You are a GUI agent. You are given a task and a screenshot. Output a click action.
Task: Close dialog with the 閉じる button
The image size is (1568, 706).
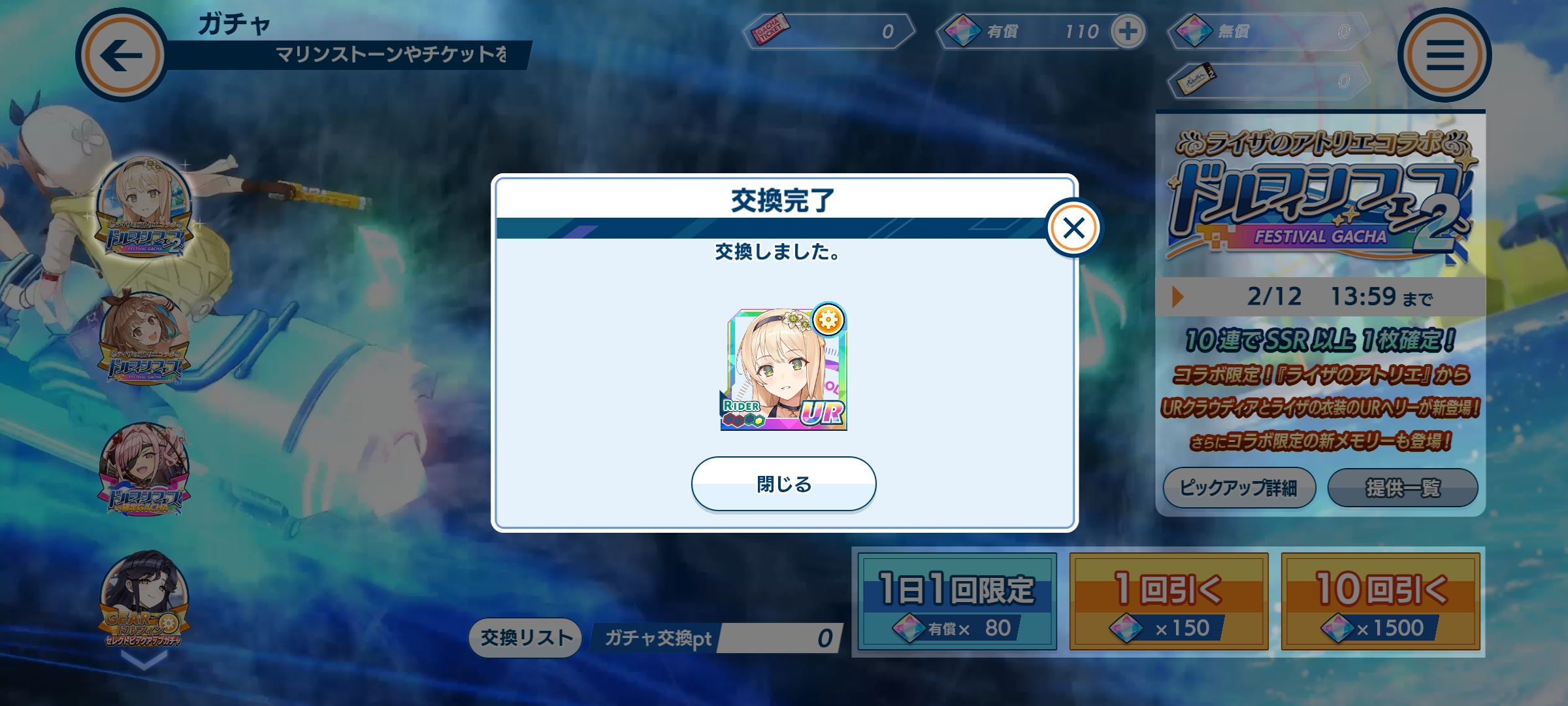pos(783,484)
